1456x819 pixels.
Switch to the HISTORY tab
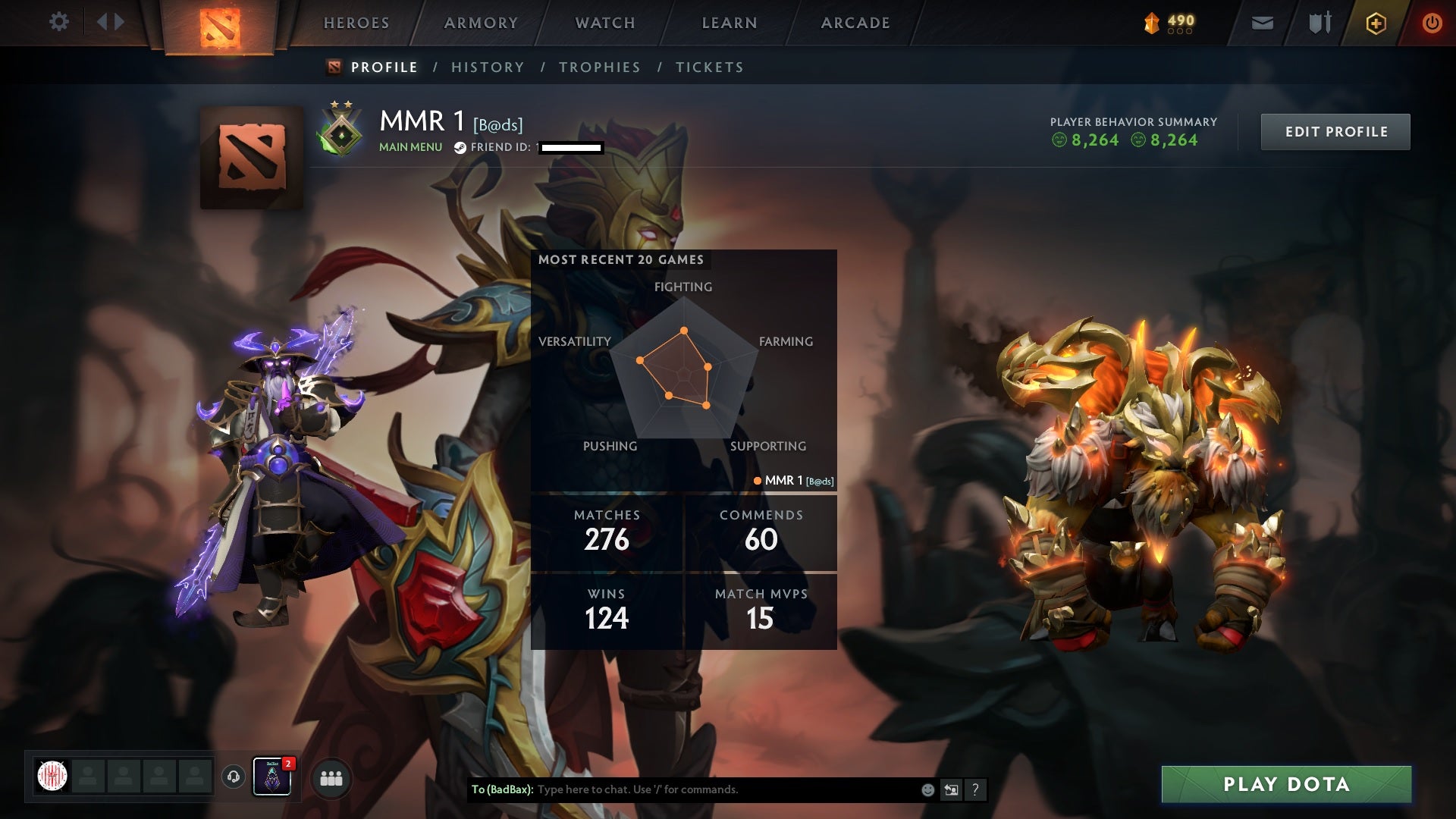tap(487, 67)
